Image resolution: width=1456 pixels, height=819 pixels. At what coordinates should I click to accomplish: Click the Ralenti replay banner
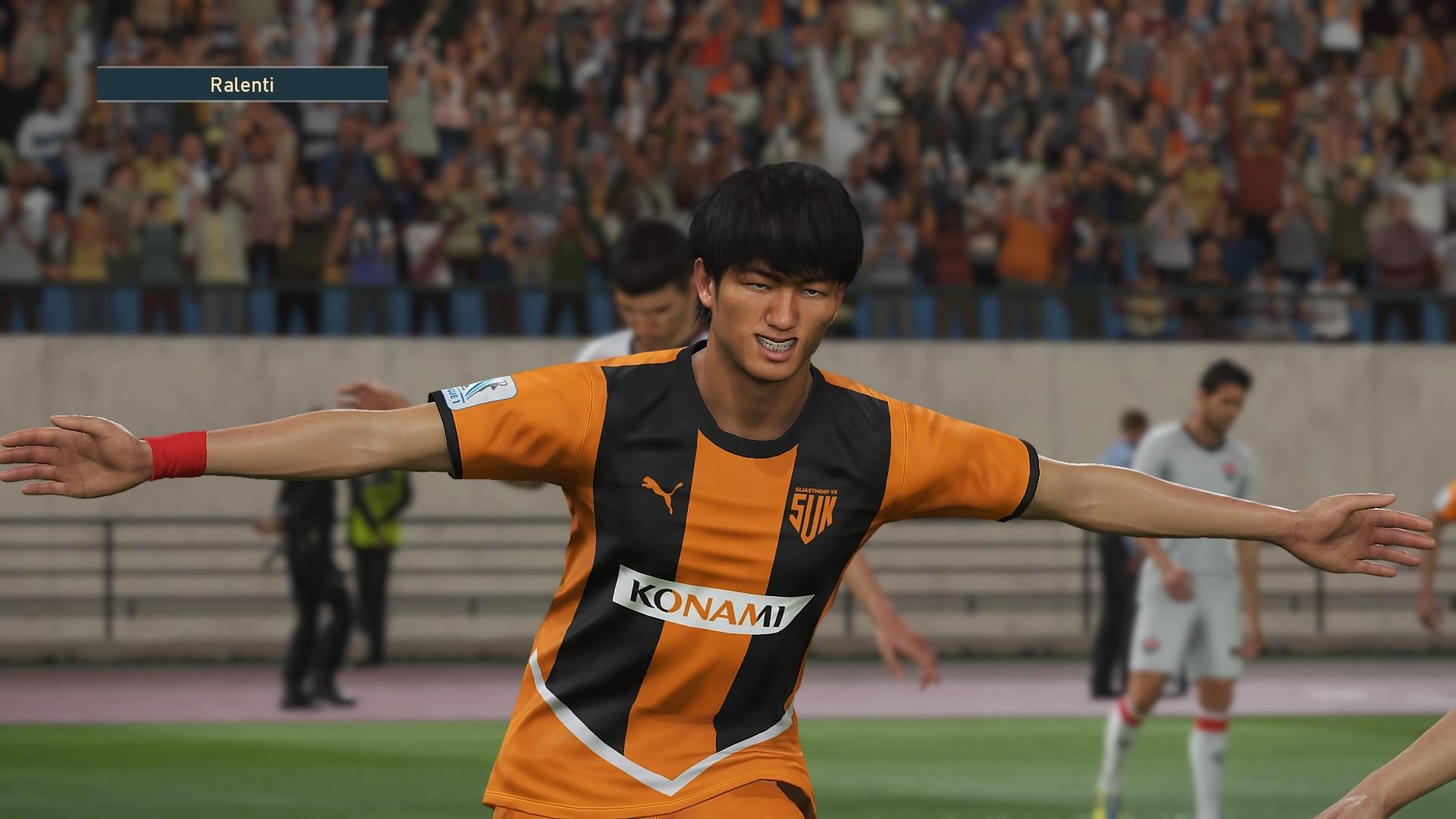(242, 84)
